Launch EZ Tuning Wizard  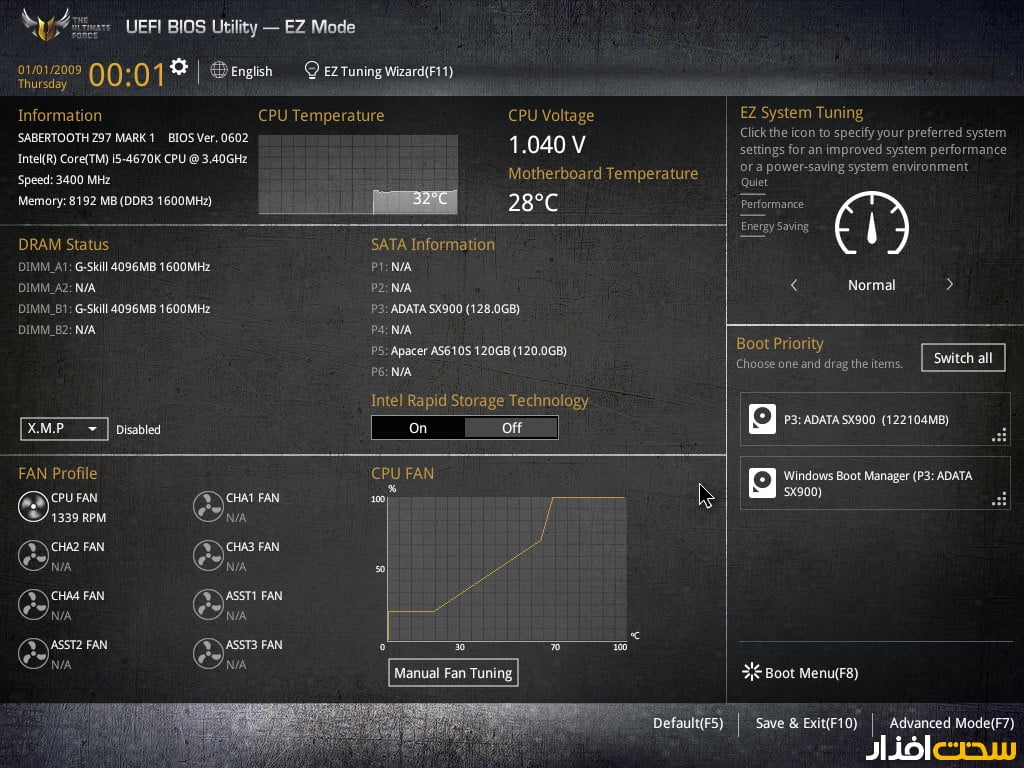click(x=379, y=71)
